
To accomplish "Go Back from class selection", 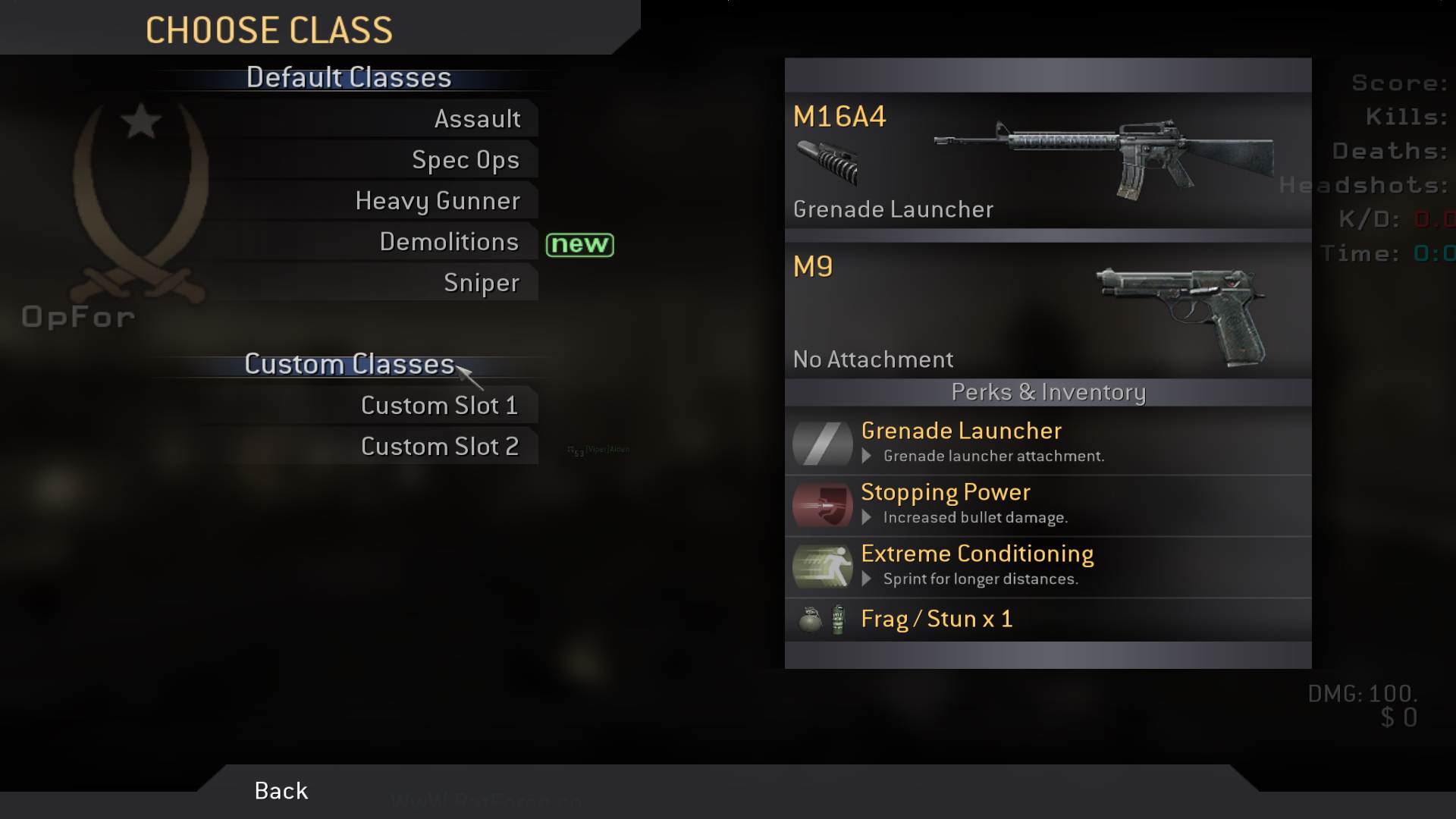I will (281, 791).
